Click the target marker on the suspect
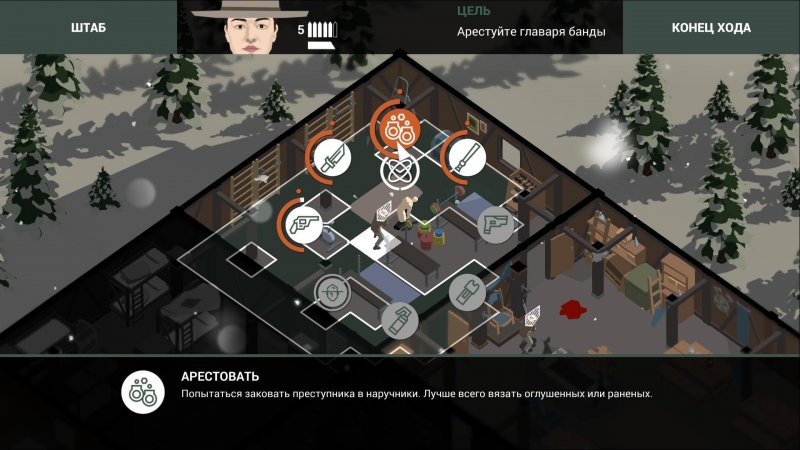The width and height of the screenshot is (800, 450). (x=397, y=172)
